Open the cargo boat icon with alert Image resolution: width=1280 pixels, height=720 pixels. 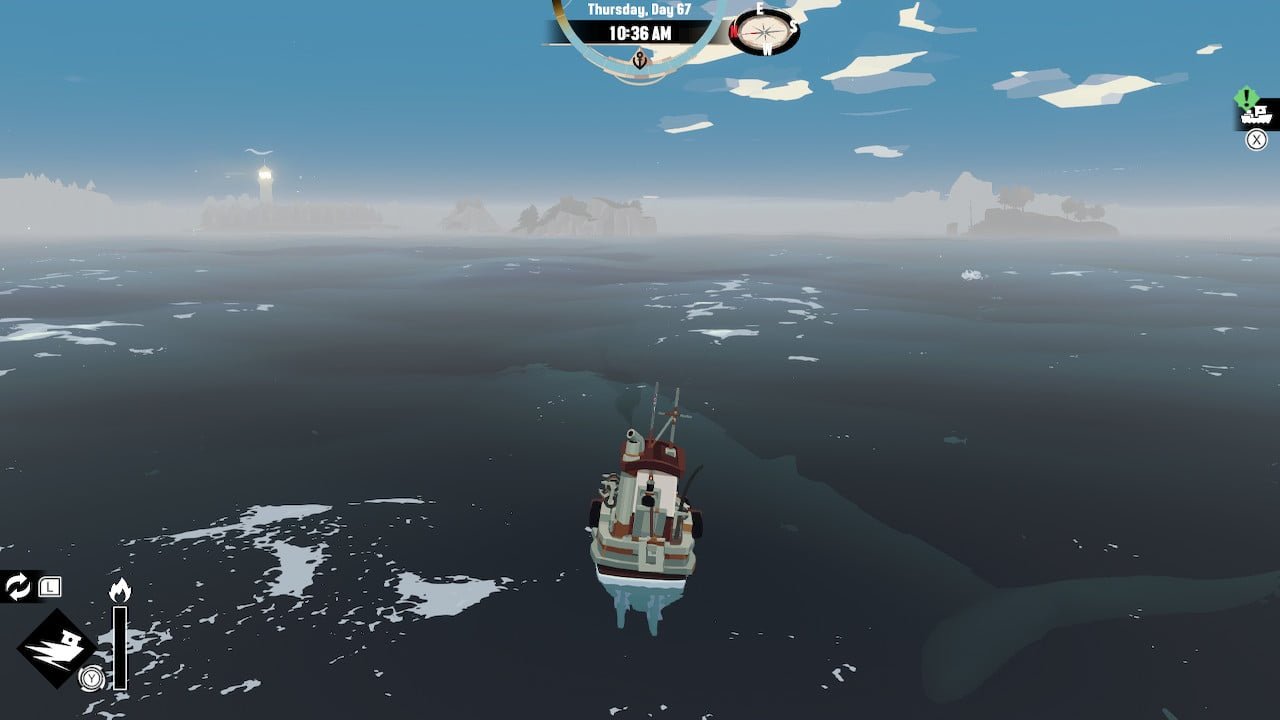click(x=1256, y=115)
